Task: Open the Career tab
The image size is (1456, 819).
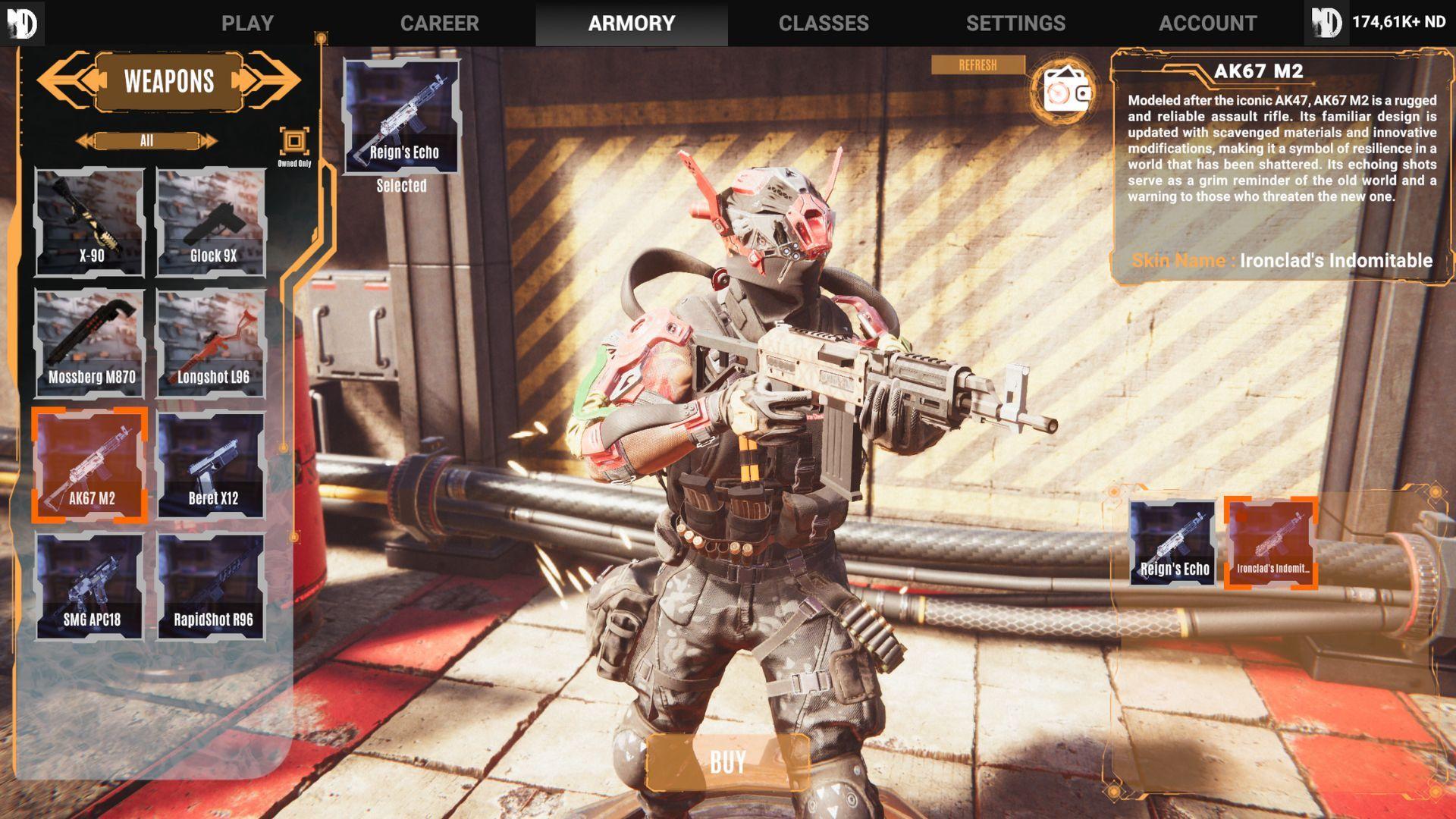Action: [439, 23]
